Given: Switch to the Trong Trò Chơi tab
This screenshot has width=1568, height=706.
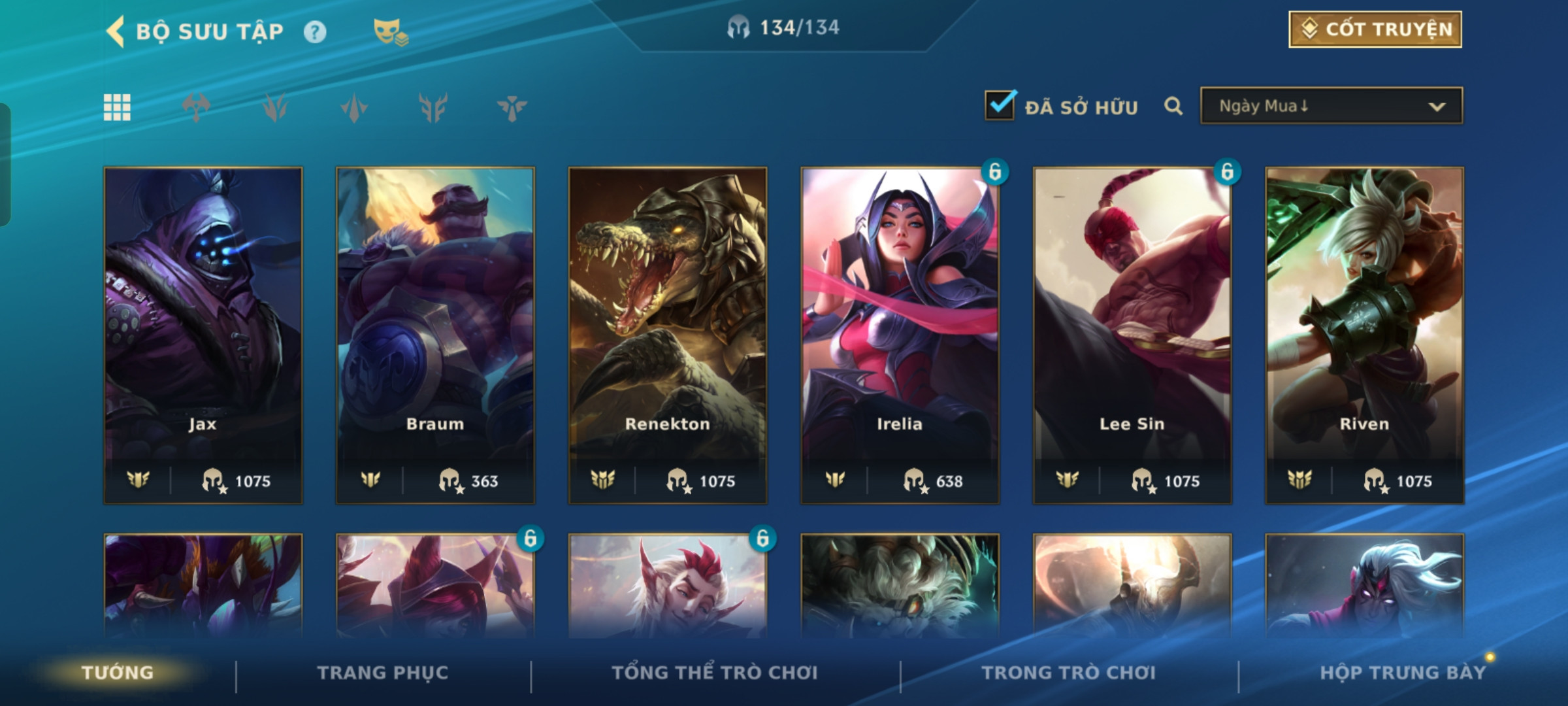Looking at the screenshot, I should click(1069, 673).
